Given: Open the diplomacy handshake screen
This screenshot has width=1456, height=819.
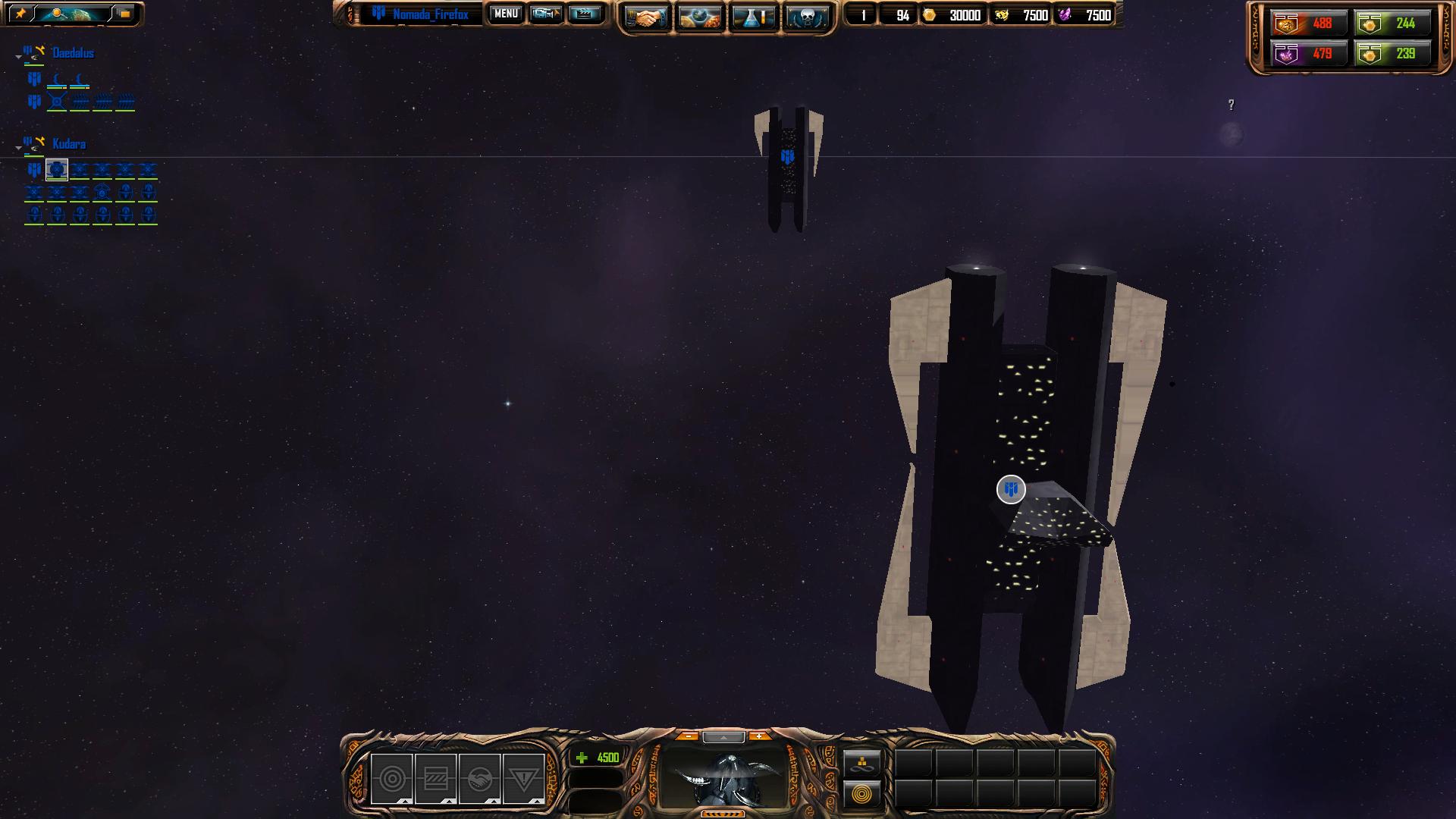Looking at the screenshot, I should (x=646, y=17).
